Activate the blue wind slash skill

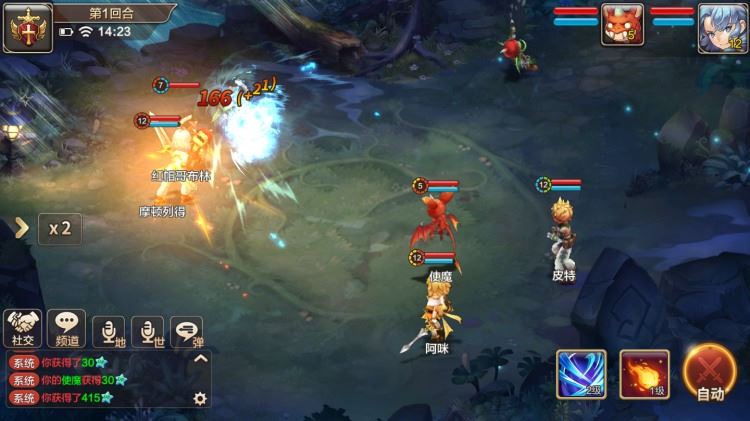(x=581, y=373)
